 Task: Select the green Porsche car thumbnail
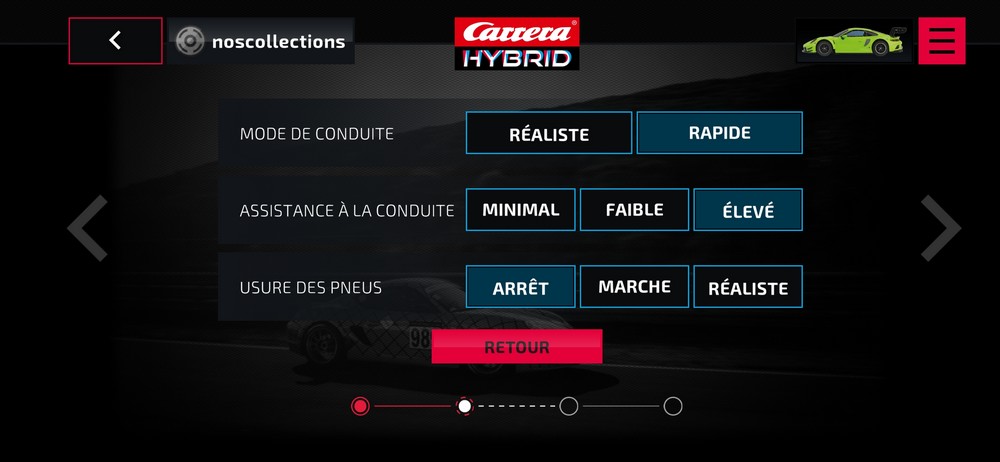[x=854, y=41]
